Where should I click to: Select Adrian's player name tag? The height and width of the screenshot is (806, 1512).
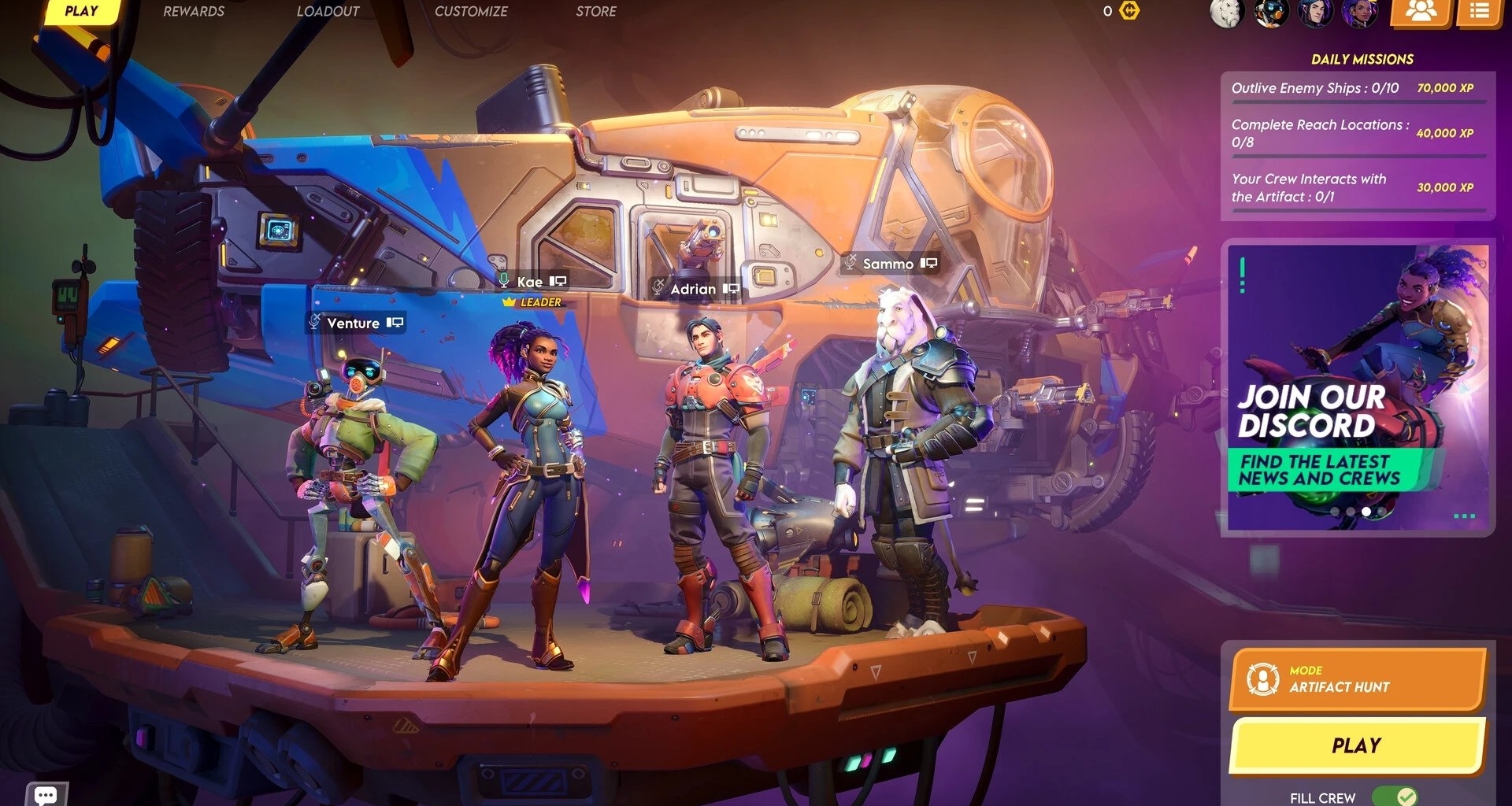(693, 289)
